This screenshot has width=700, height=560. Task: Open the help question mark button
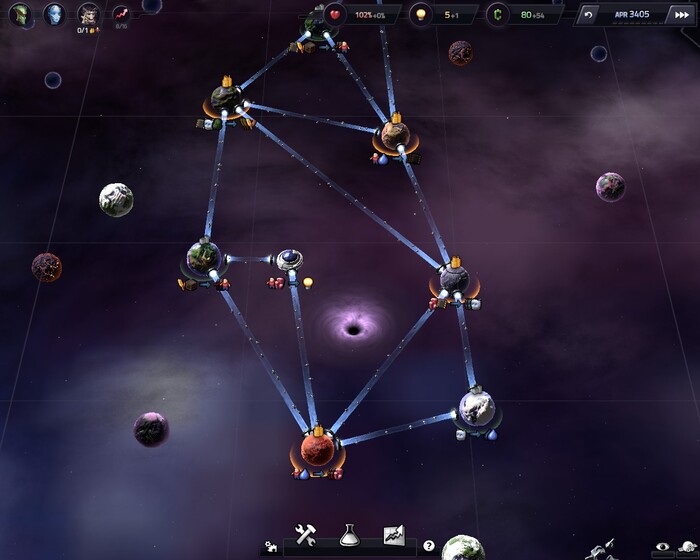tap(429, 546)
